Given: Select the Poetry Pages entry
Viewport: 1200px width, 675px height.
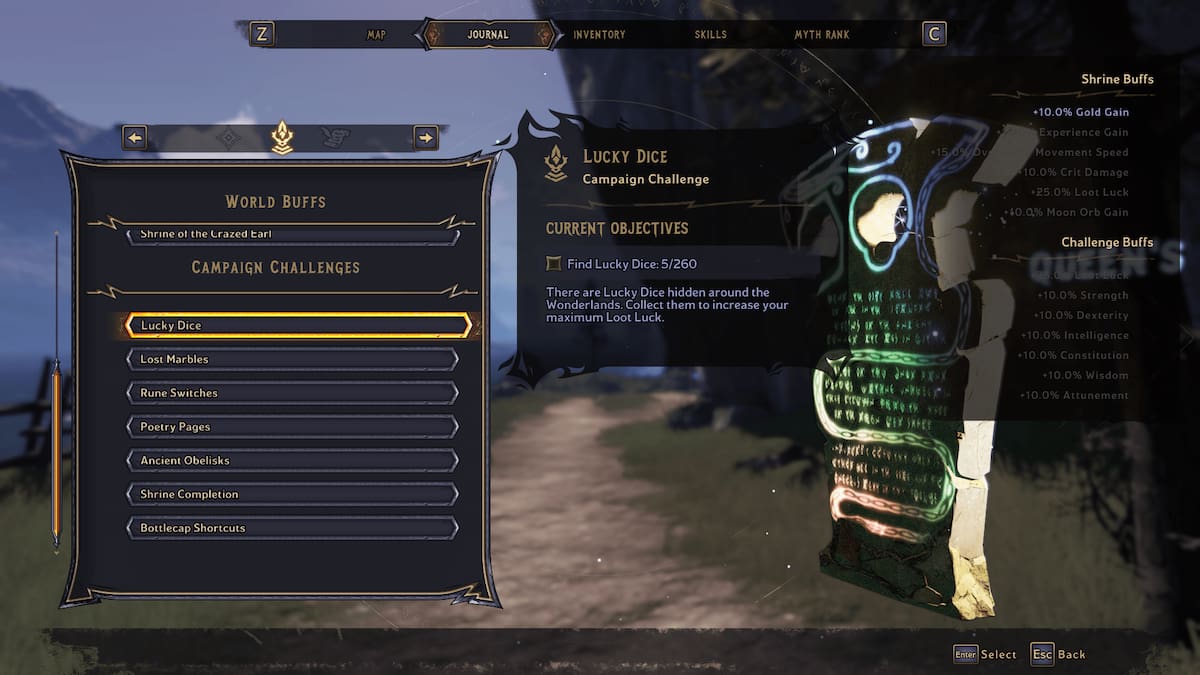Looking at the screenshot, I should pyautogui.click(x=292, y=428).
